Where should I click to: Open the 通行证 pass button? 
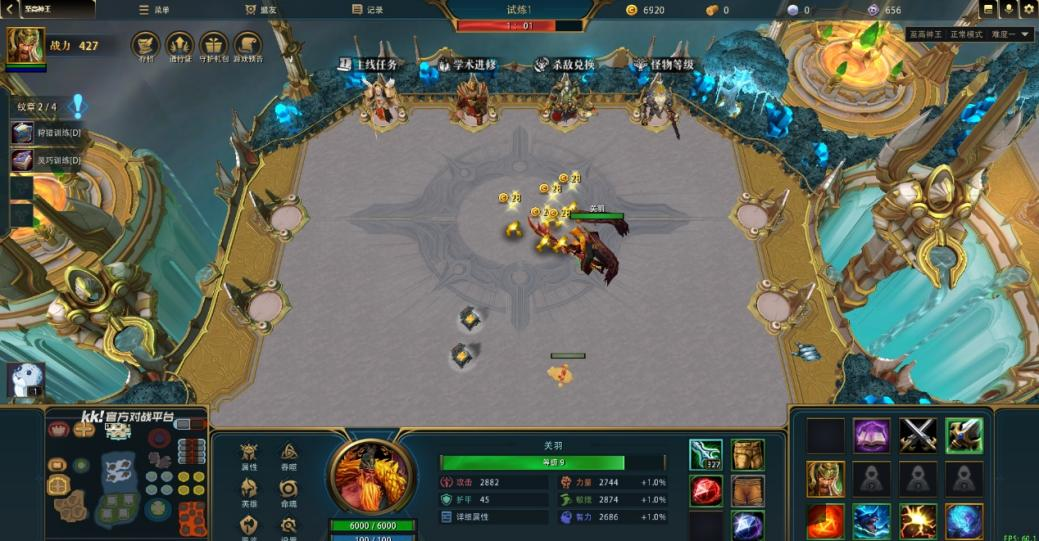click(x=179, y=46)
